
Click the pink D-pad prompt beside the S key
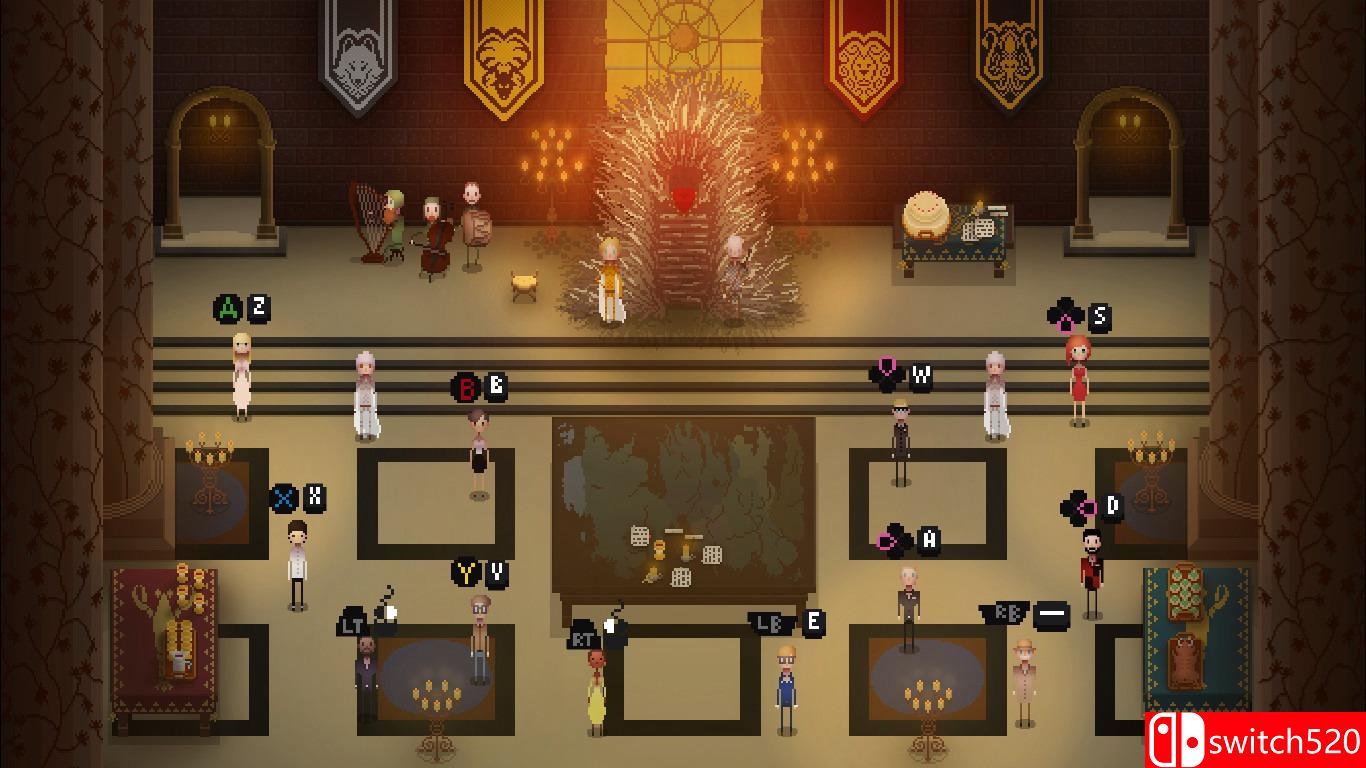1066,313
